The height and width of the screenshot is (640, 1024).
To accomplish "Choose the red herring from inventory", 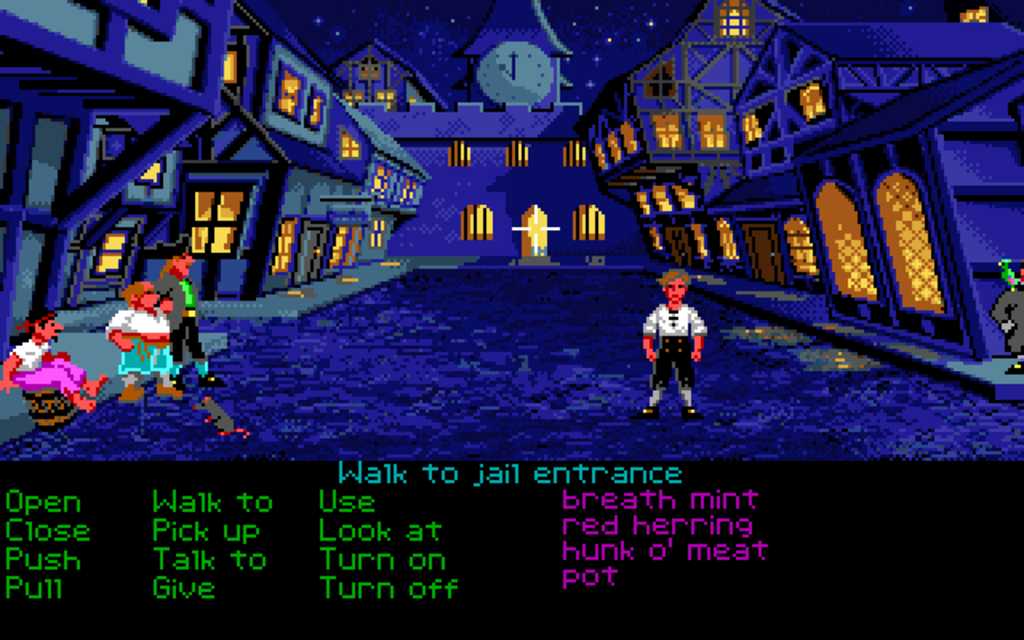I will (x=657, y=525).
